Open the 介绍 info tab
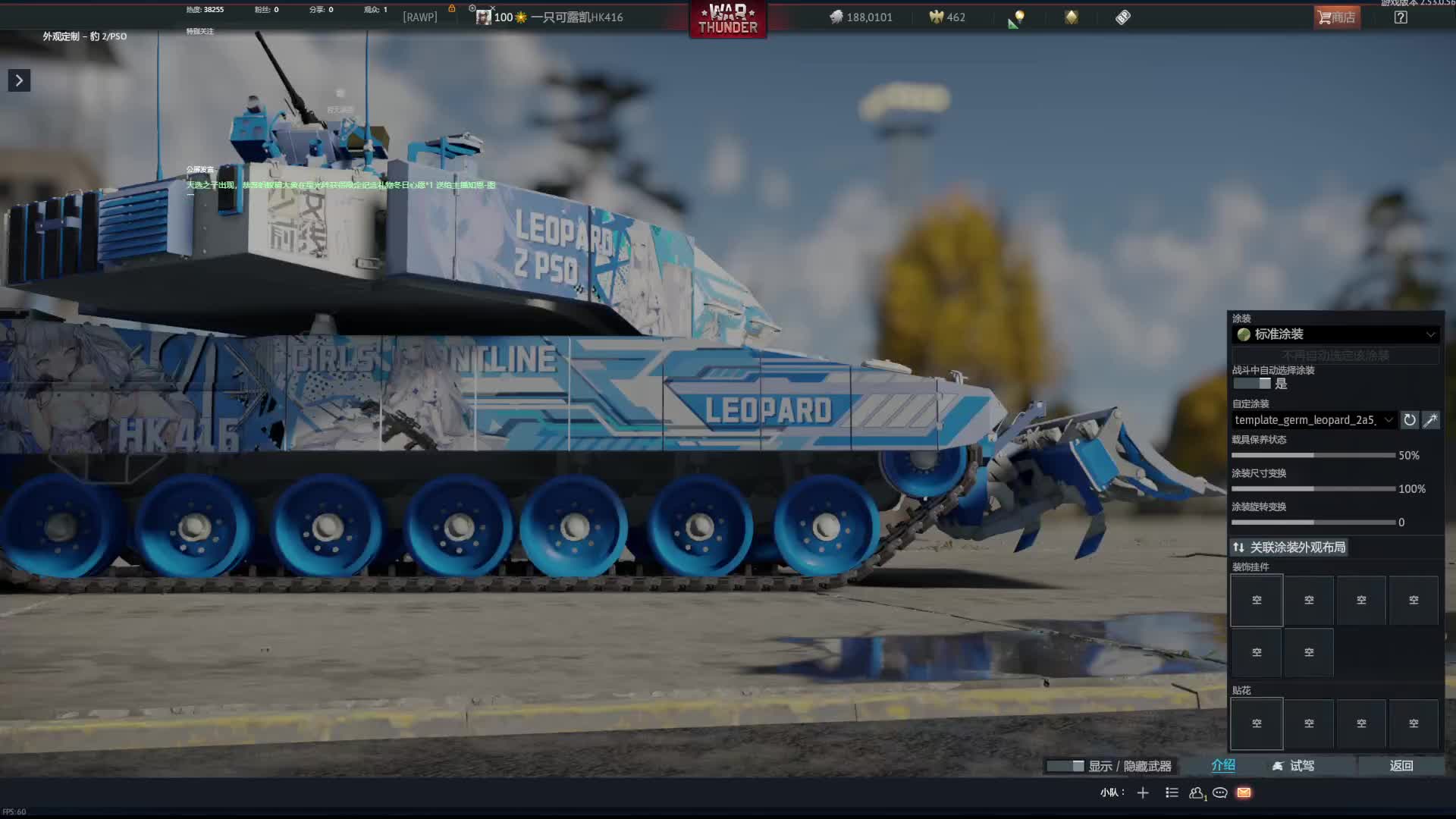The image size is (1456, 819). (1223, 766)
